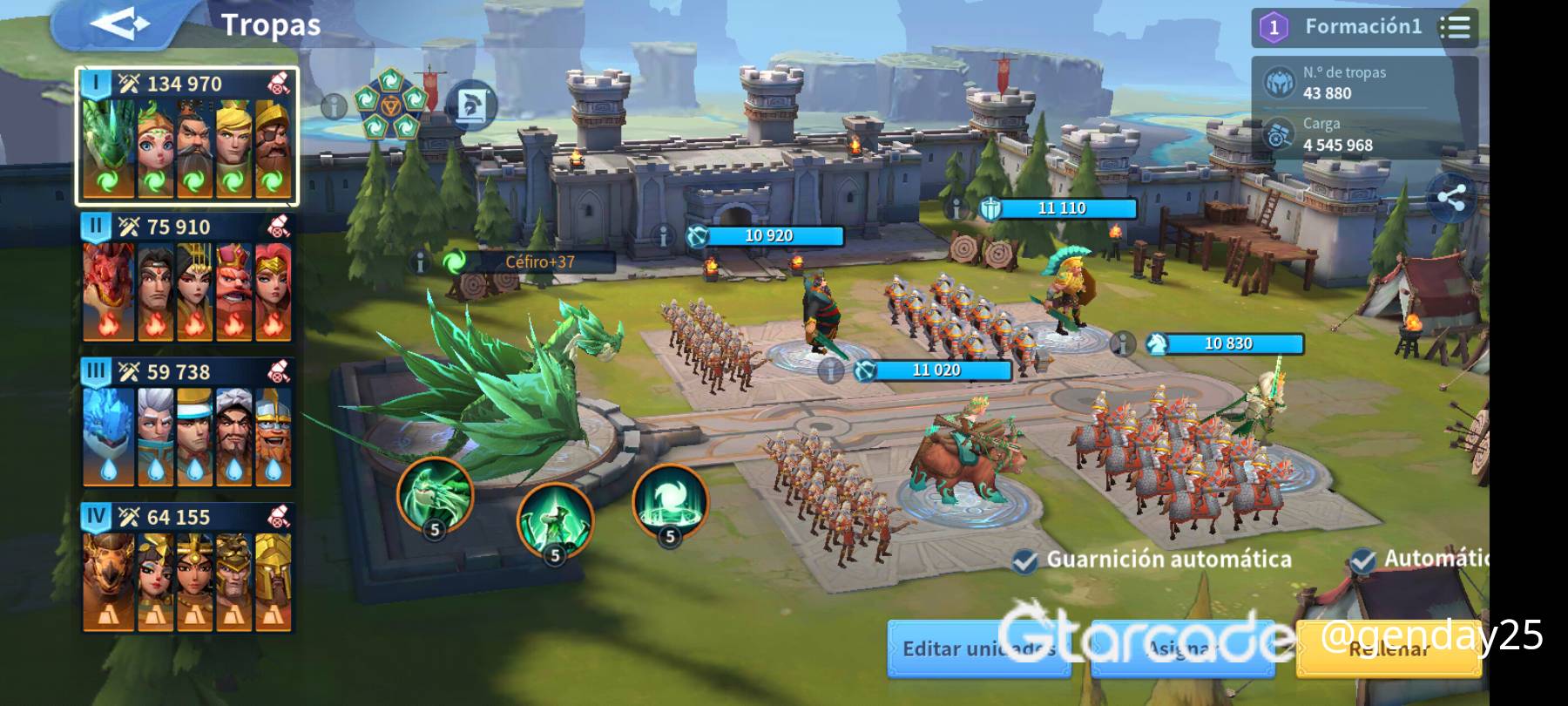Open the pentagon formation bonus icon

click(x=389, y=105)
